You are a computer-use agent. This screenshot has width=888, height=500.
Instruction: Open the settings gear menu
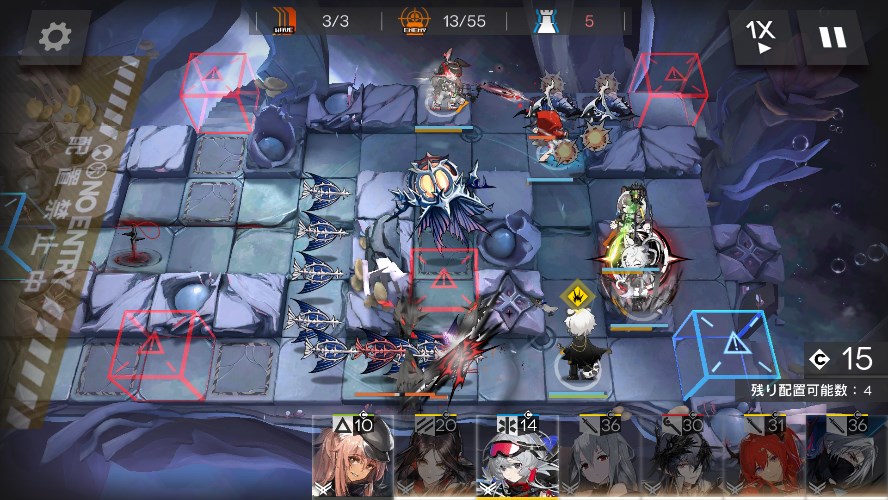coord(54,38)
